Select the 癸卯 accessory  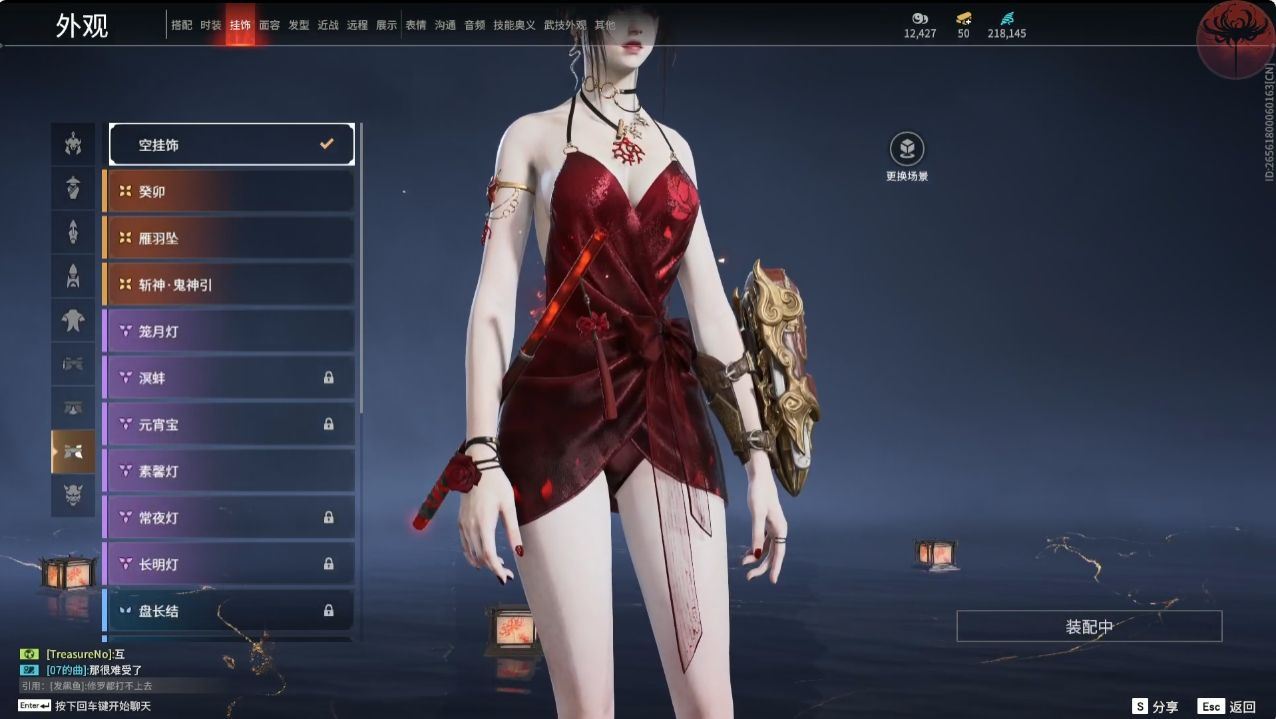point(229,191)
